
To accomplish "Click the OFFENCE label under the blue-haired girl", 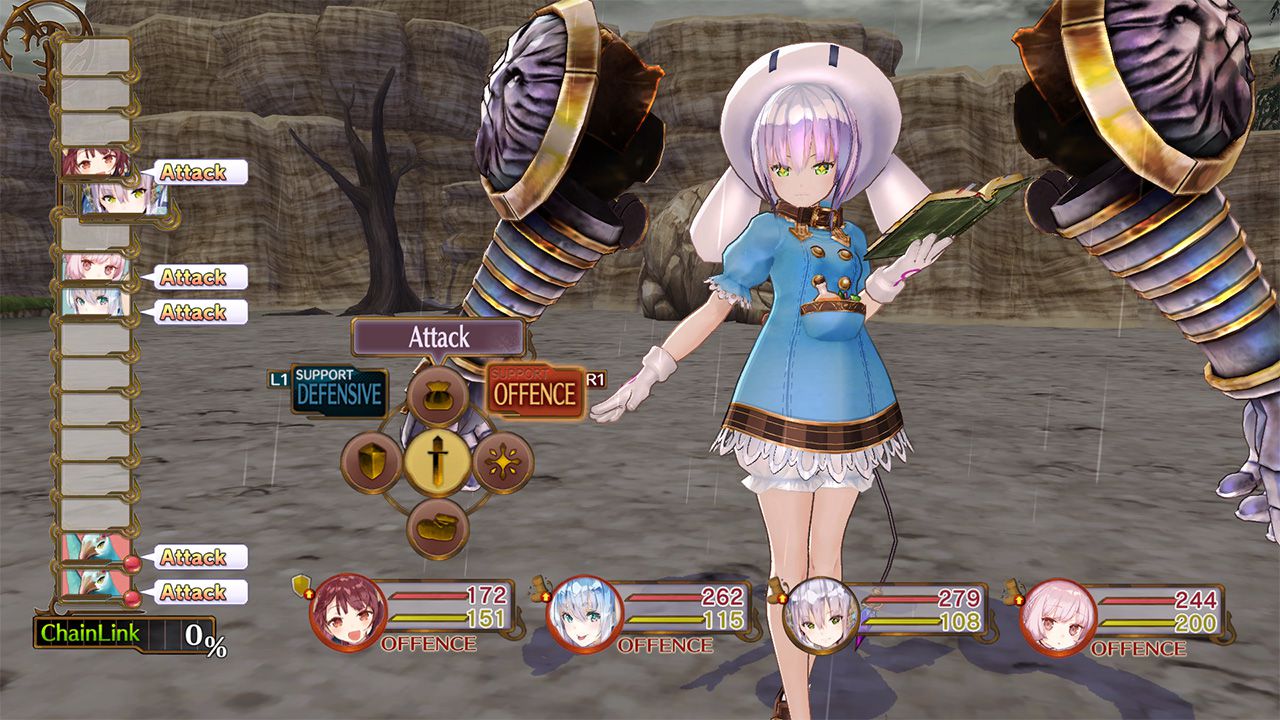I will coord(664,645).
